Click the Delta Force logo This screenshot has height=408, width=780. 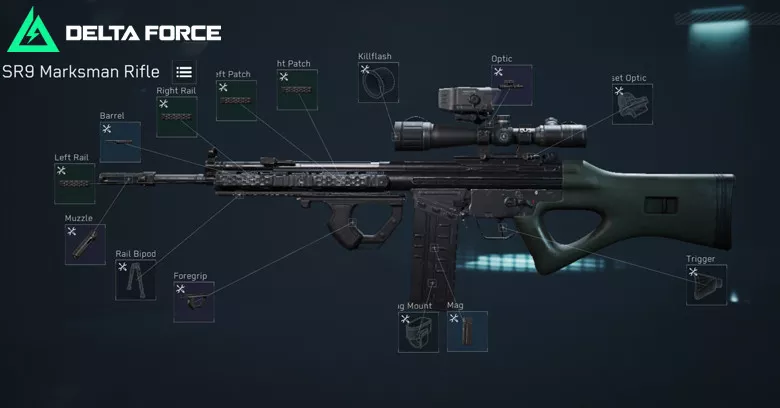click(114, 32)
